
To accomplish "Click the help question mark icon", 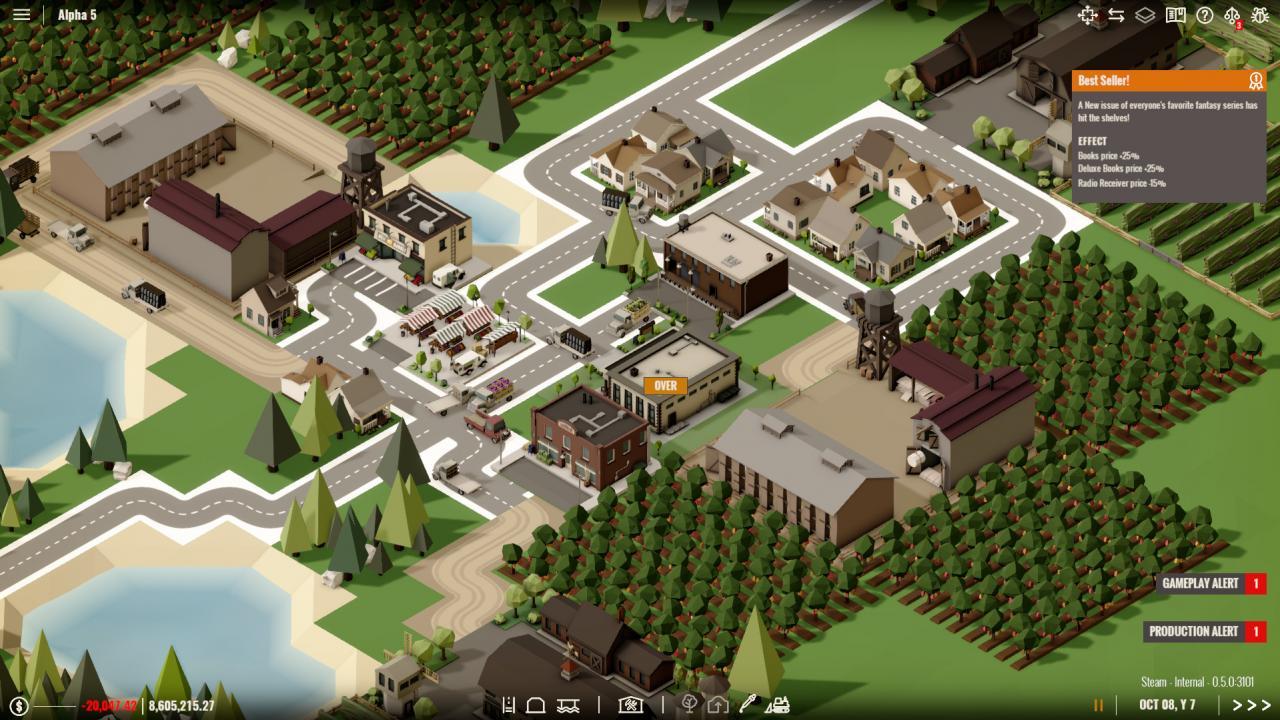I will pyautogui.click(x=1204, y=15).
